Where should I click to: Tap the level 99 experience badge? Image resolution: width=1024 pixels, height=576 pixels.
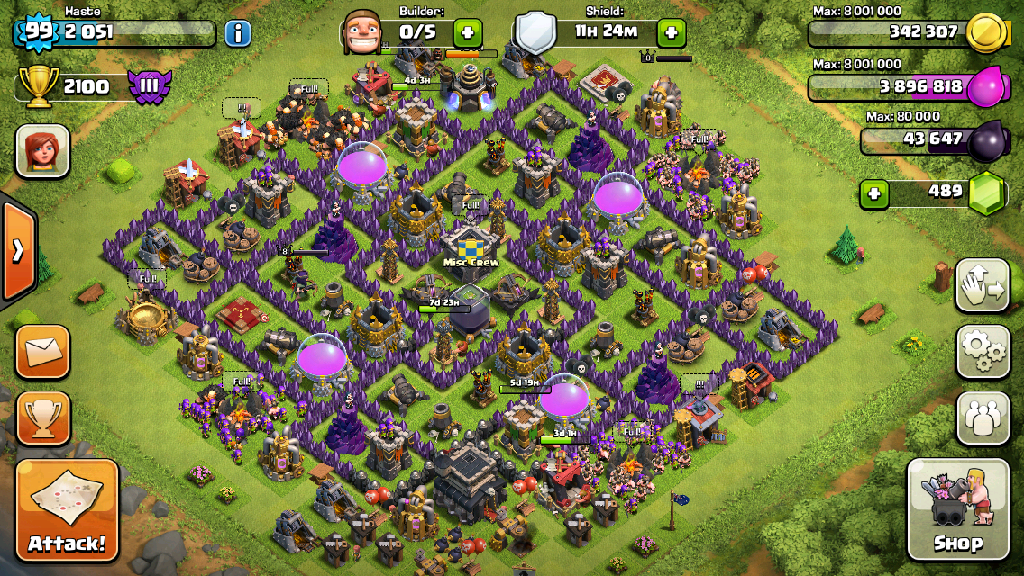(x=38, y=31)
